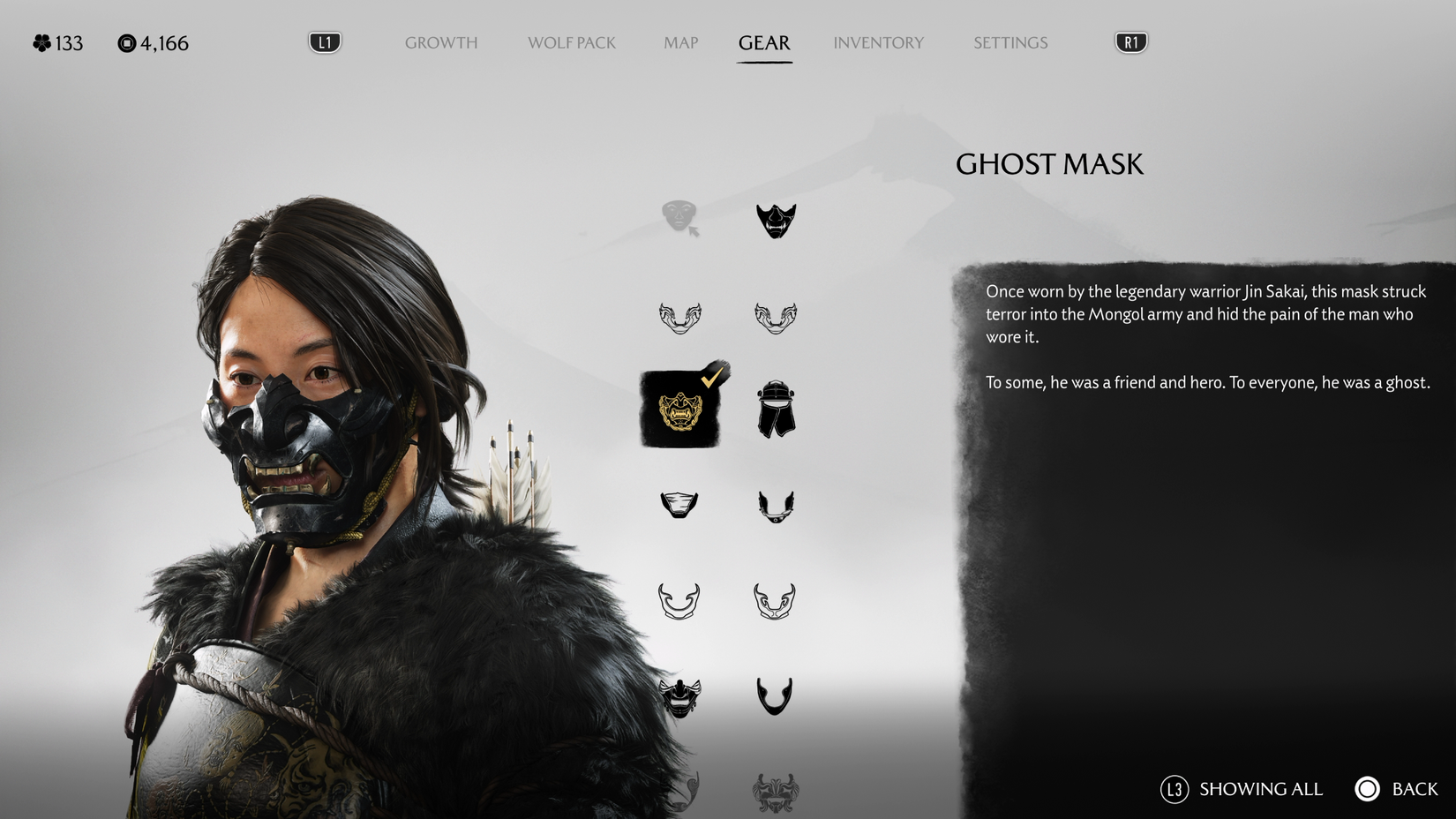Equip the helmet-style mask next to Ghost Mask
The width and height of the screenshot is (1456, 819).
(x=775, y=410)
